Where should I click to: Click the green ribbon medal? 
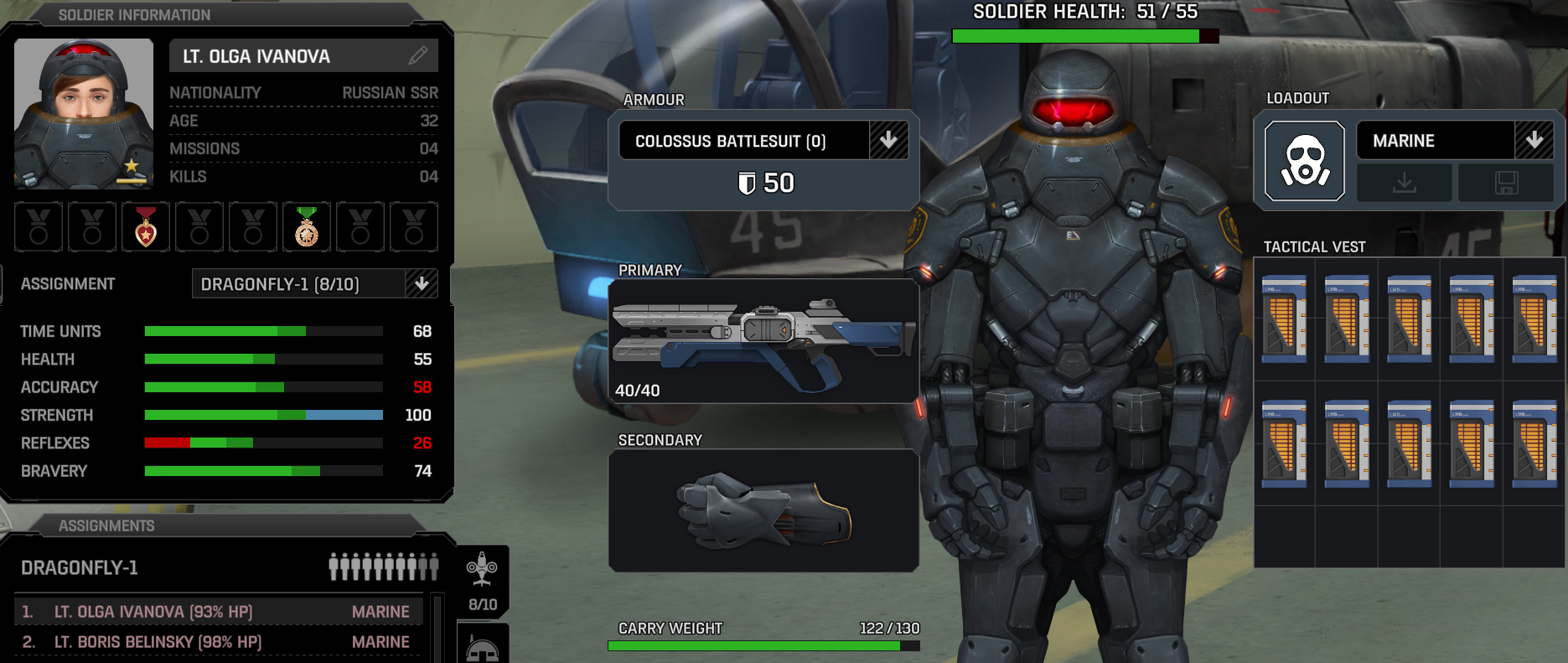[307, 226]
